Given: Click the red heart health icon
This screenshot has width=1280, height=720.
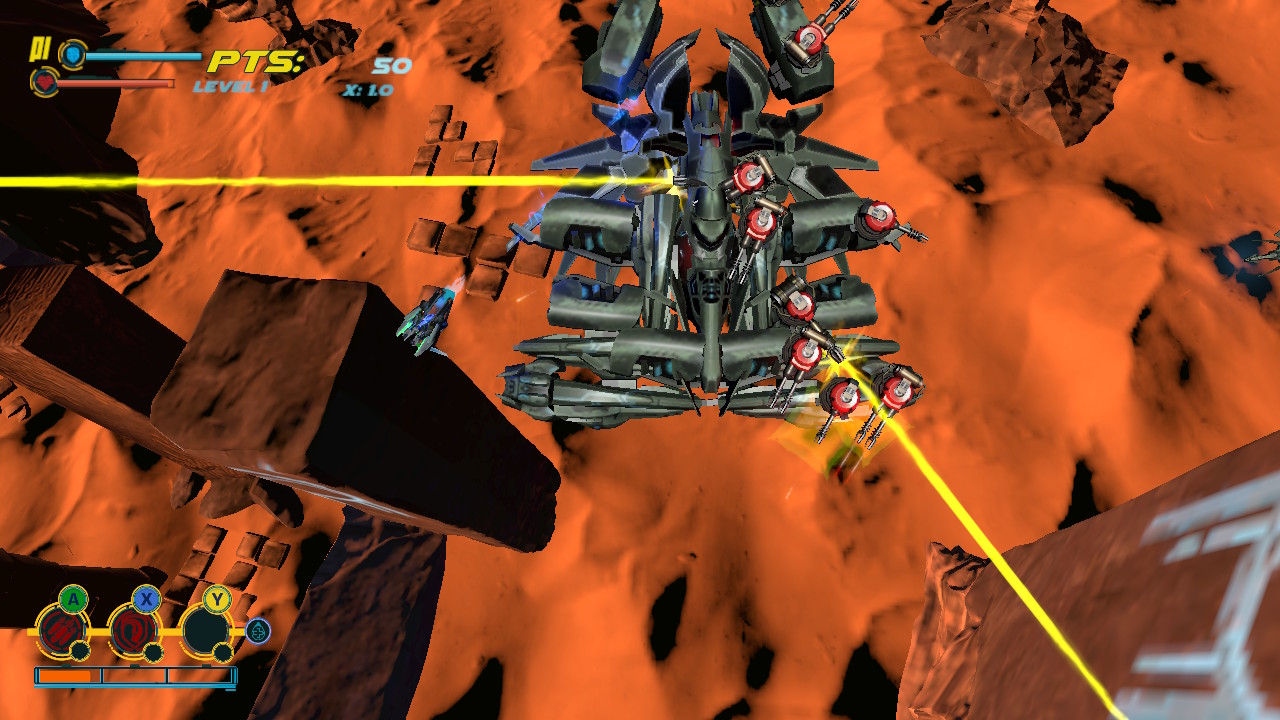Looking at the screenshot, I should point(46,81).
